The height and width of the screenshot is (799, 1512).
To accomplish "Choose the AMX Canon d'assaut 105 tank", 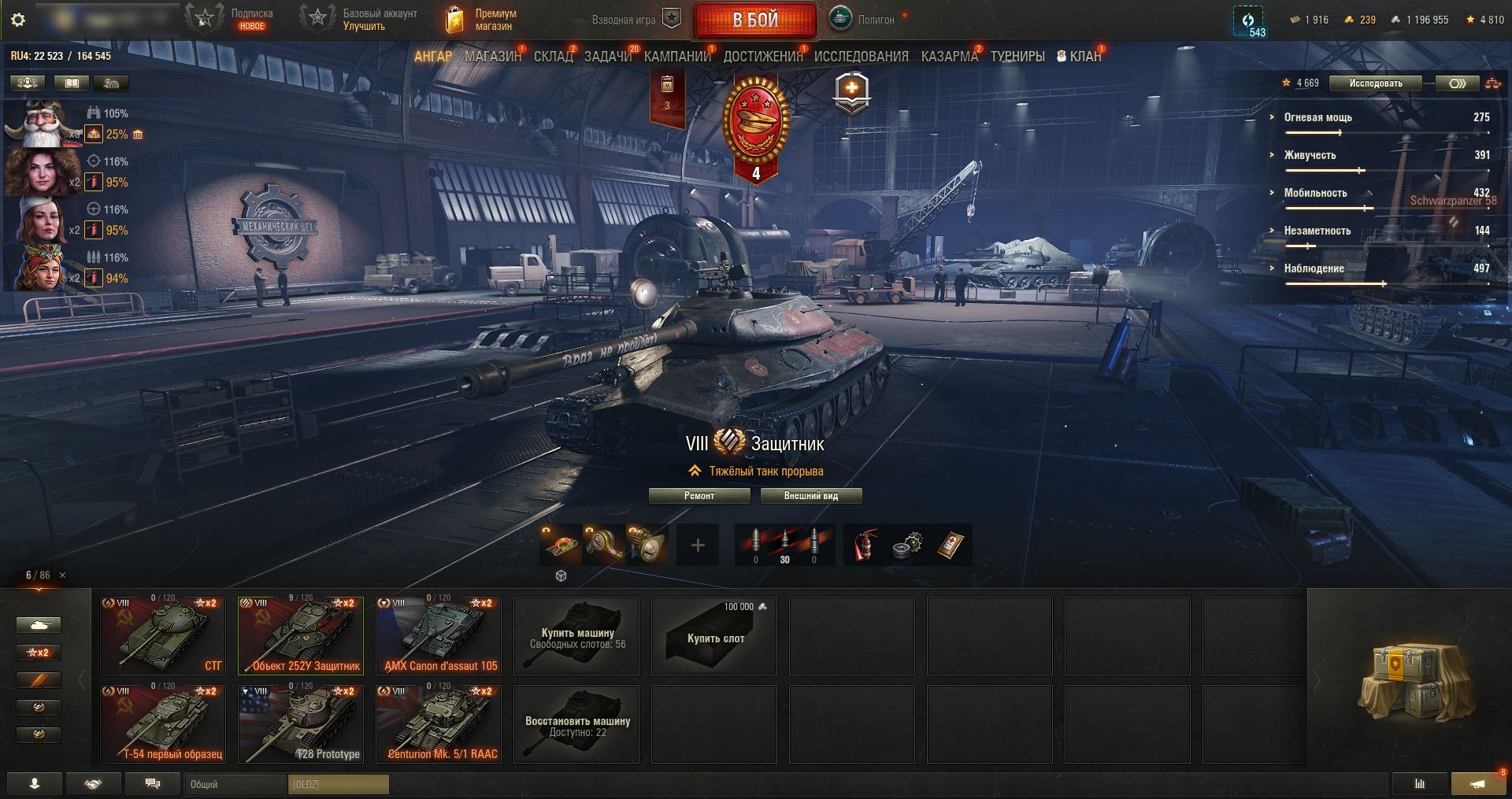I will click(x=439, y=635).
